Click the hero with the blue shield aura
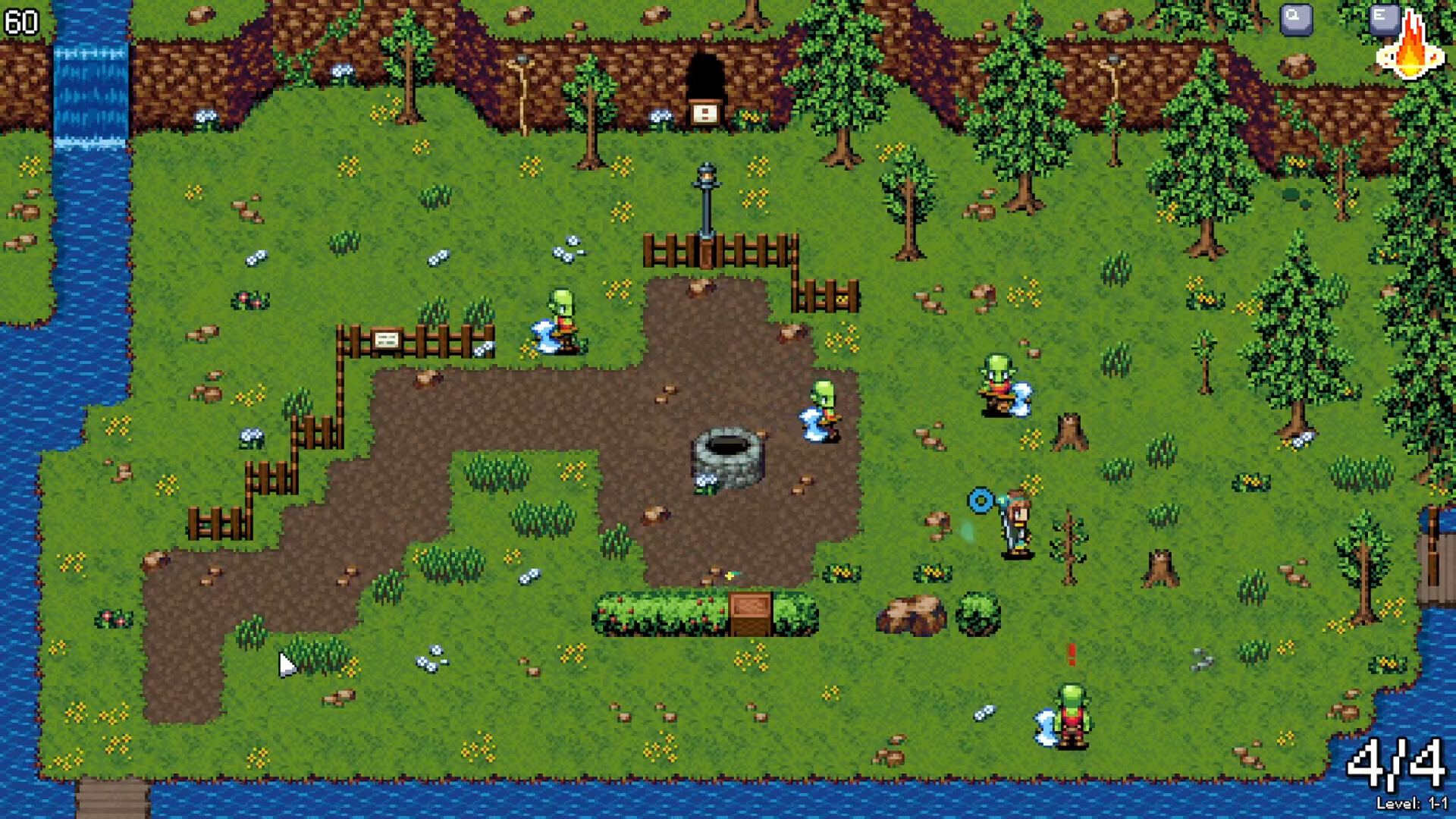Screen dimensions: 1456x819 1015,523
